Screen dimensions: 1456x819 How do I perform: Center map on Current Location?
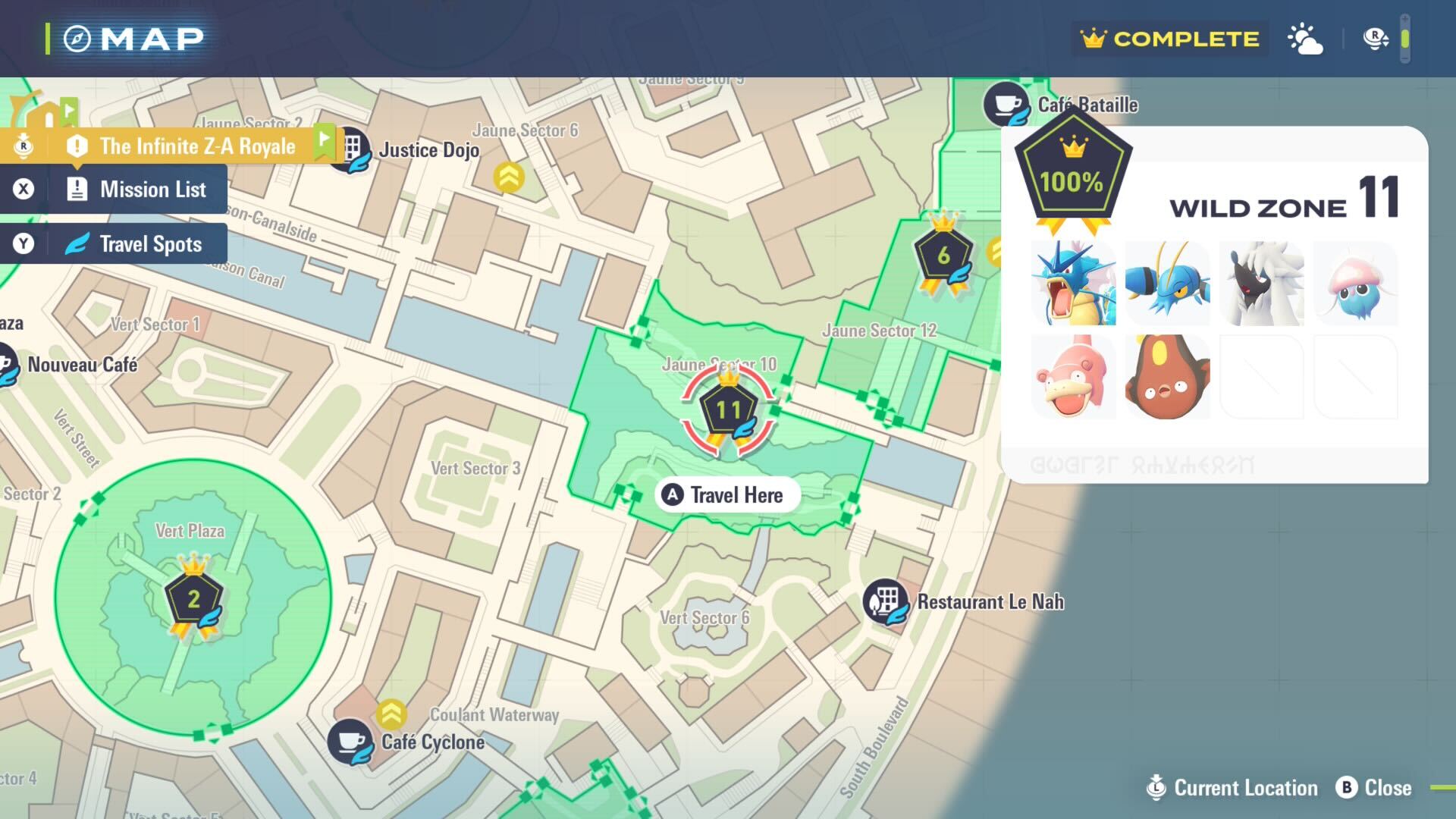click(x=1232, y=788)
